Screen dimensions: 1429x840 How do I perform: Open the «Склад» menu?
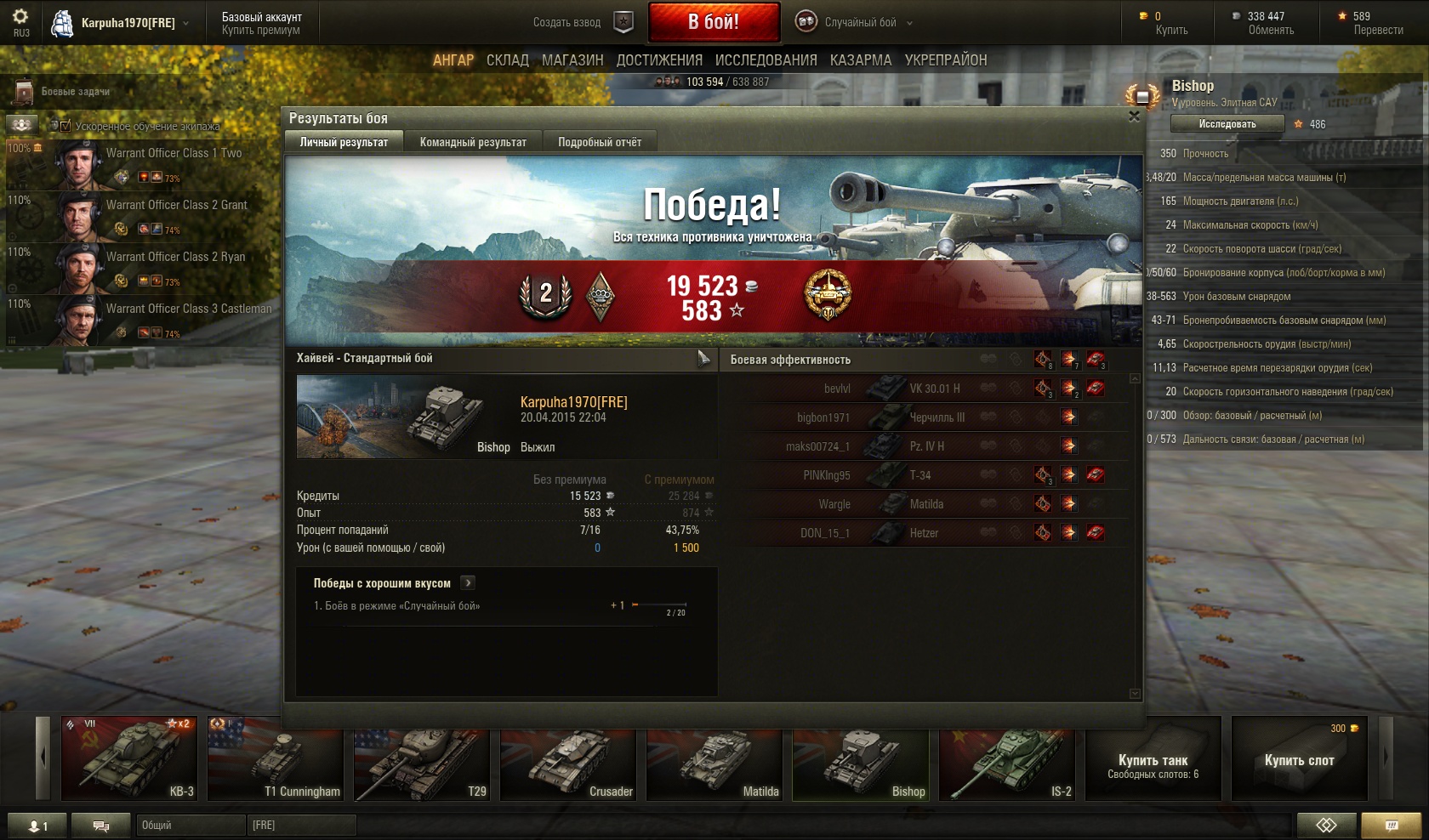point(508,60)
